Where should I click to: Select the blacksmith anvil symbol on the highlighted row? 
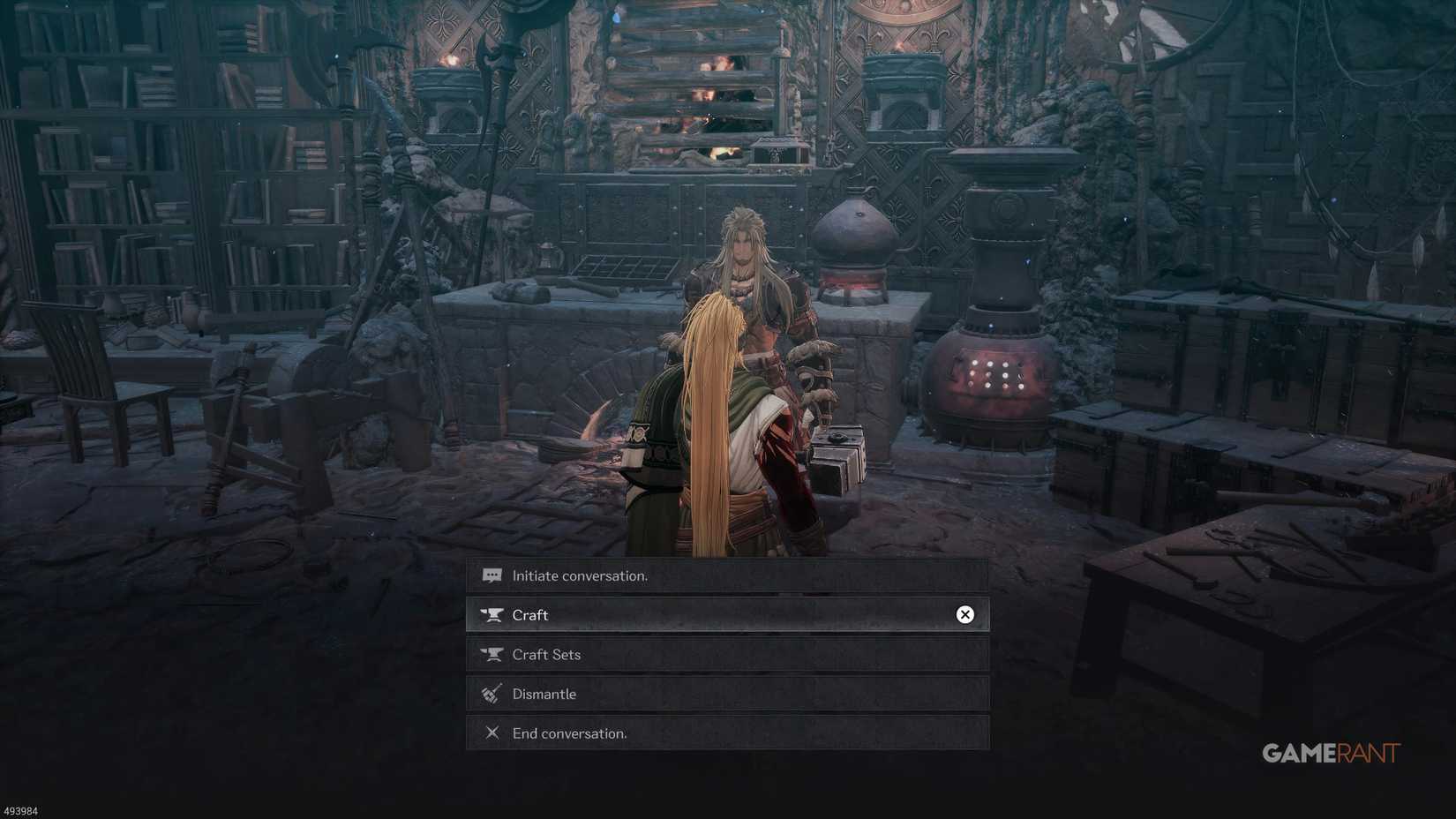coord(492,614)
